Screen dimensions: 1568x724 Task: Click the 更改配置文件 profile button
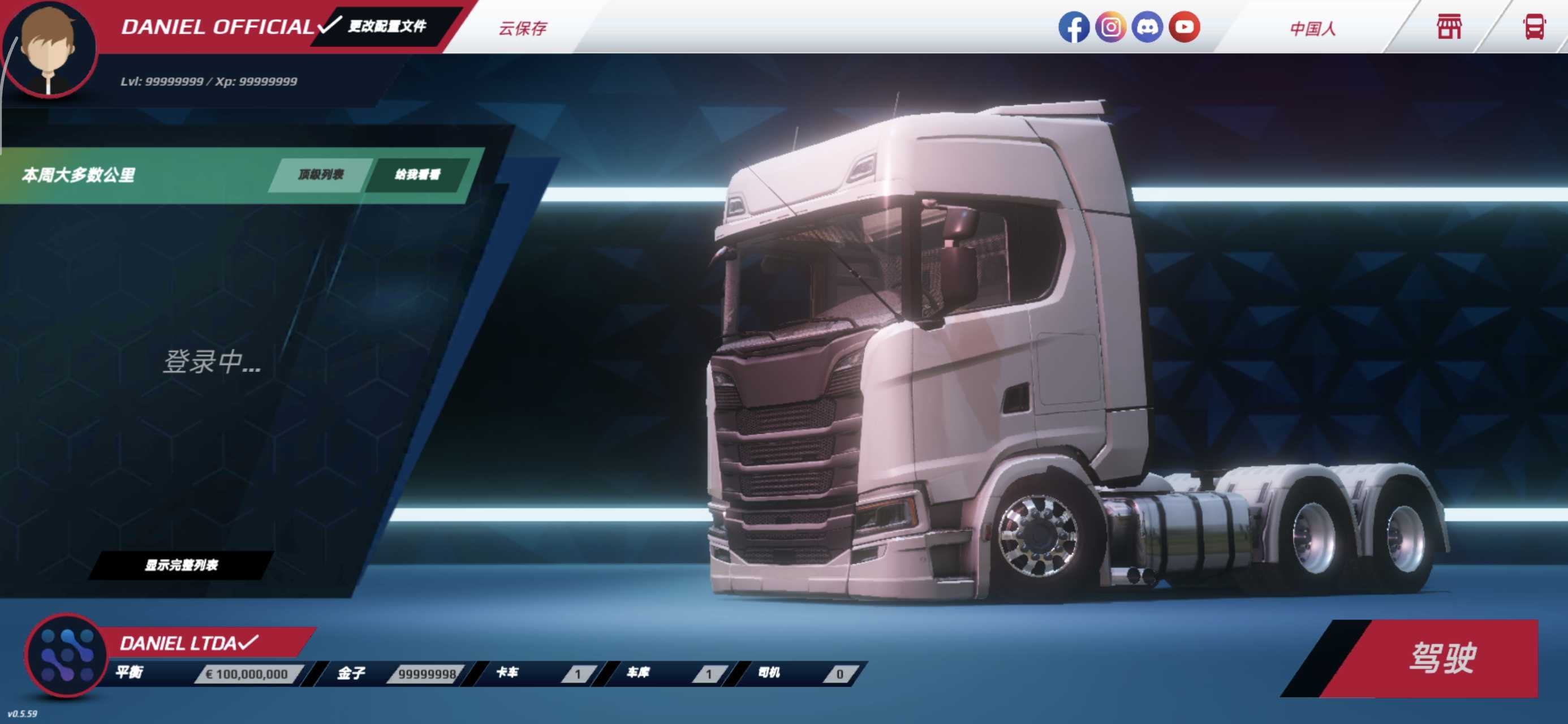click(x=387, y=26)
